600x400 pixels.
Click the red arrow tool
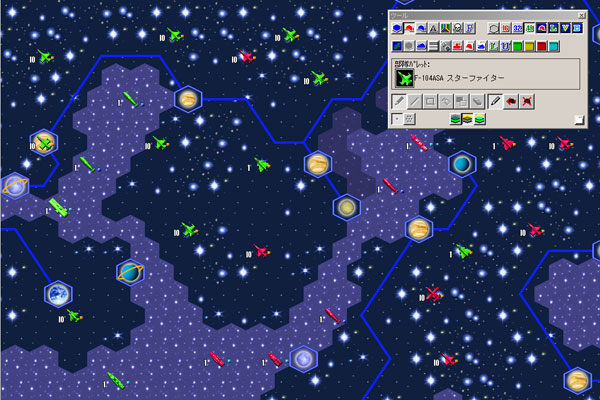[x=510, y=101]
